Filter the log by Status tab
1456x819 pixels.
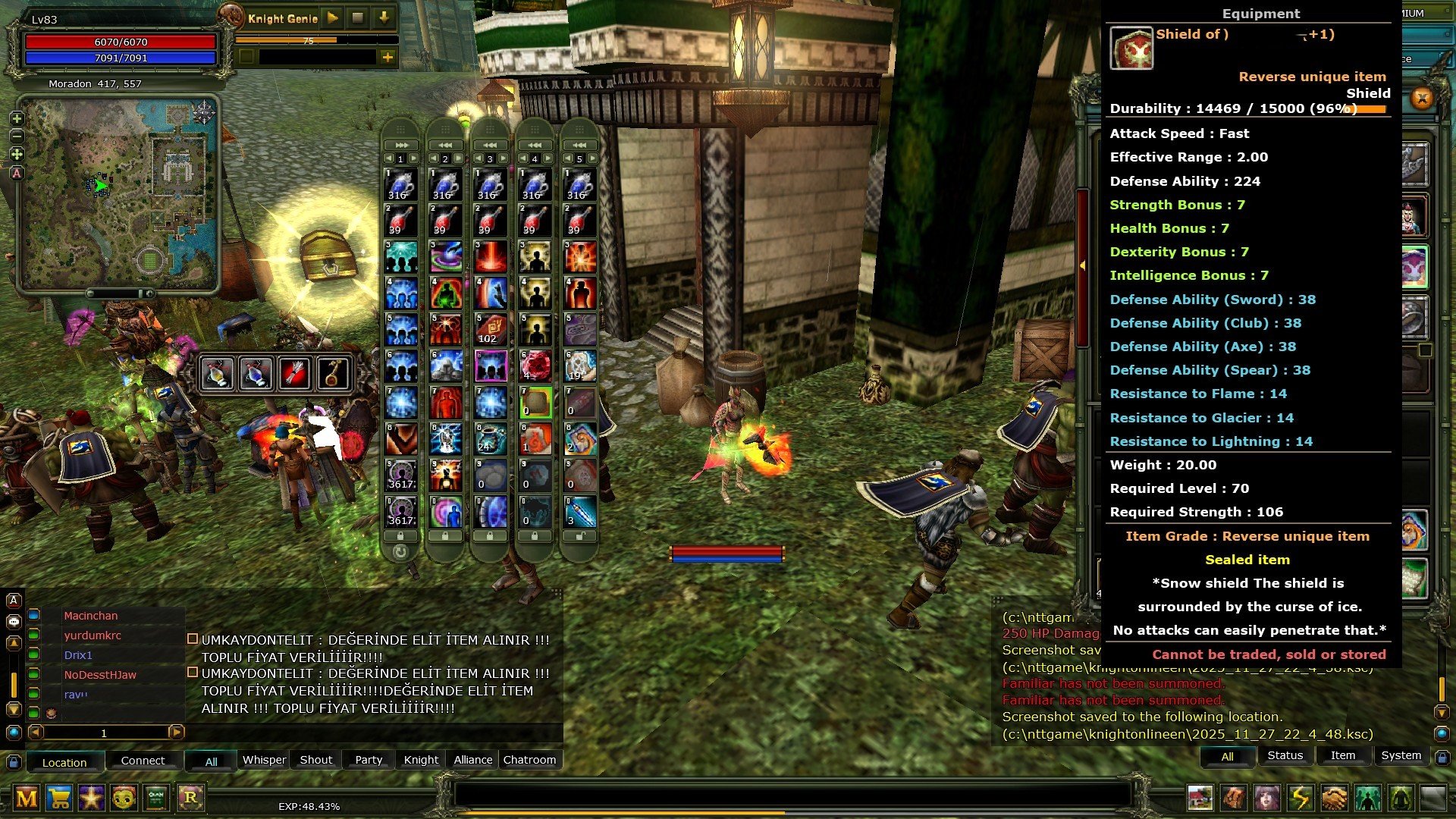tap(1285, 755)
